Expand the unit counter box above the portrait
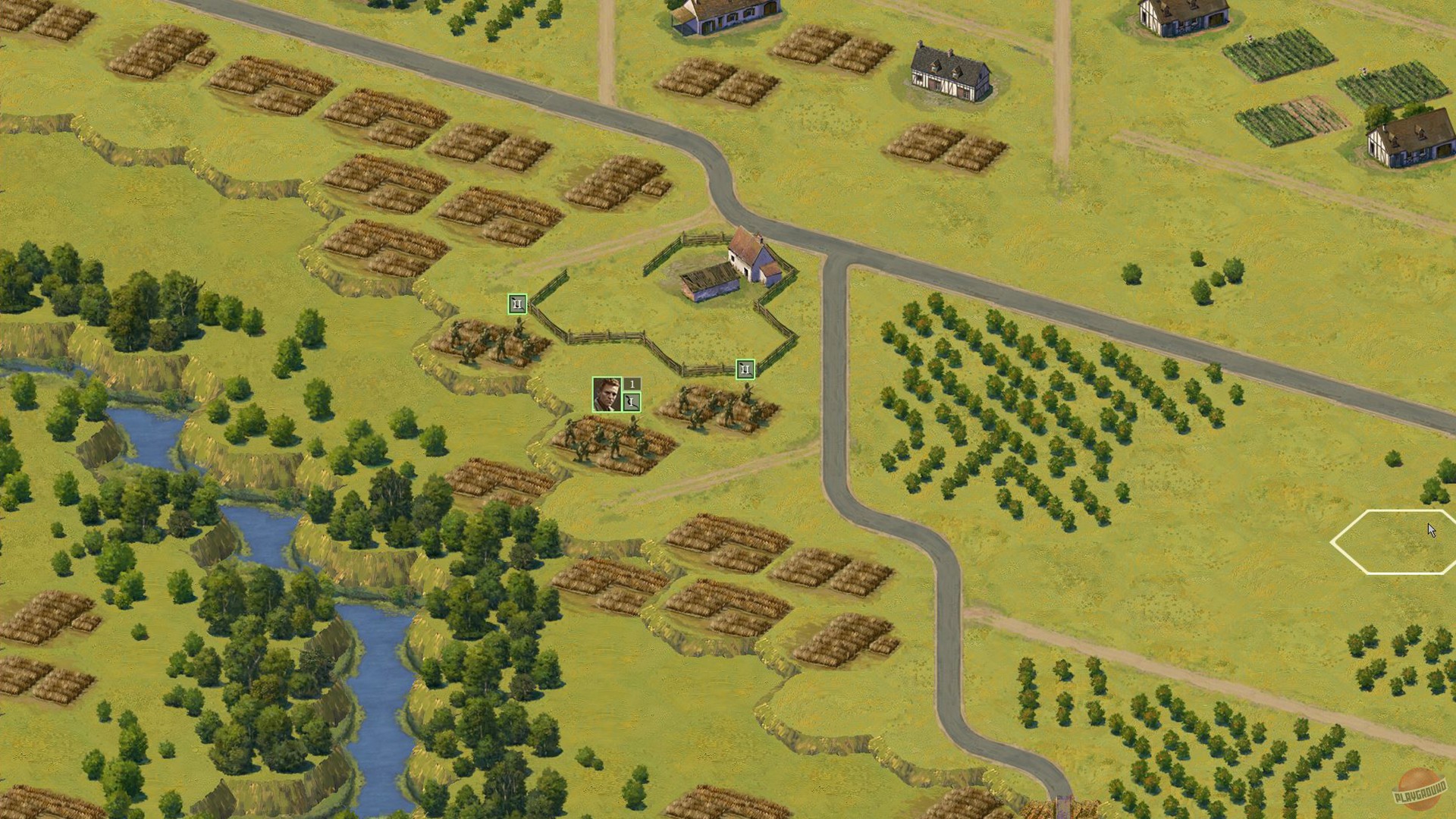Screen dimensions: 1456x819 632,383
